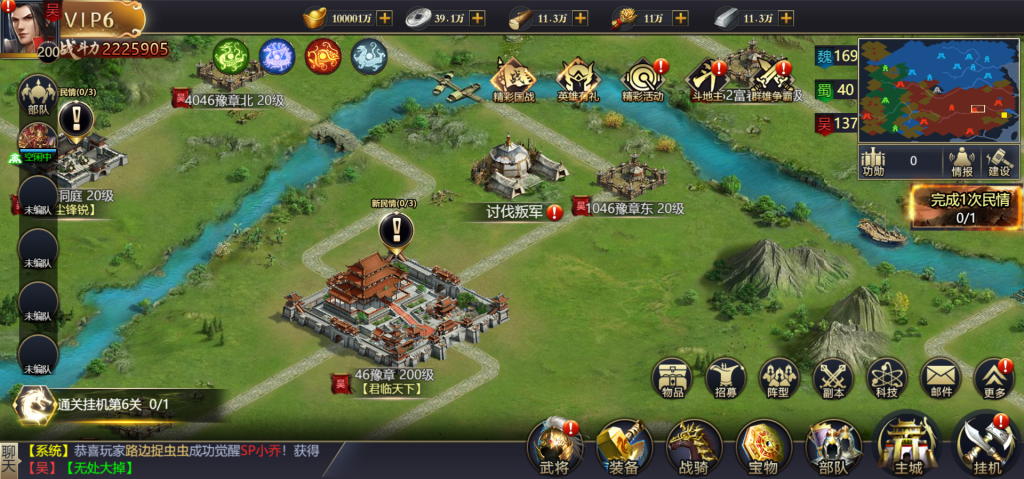Open the 招募 (Recruit) screen
The width and height of the screenshot is (1024, 479).
click(x=726, y=380)
